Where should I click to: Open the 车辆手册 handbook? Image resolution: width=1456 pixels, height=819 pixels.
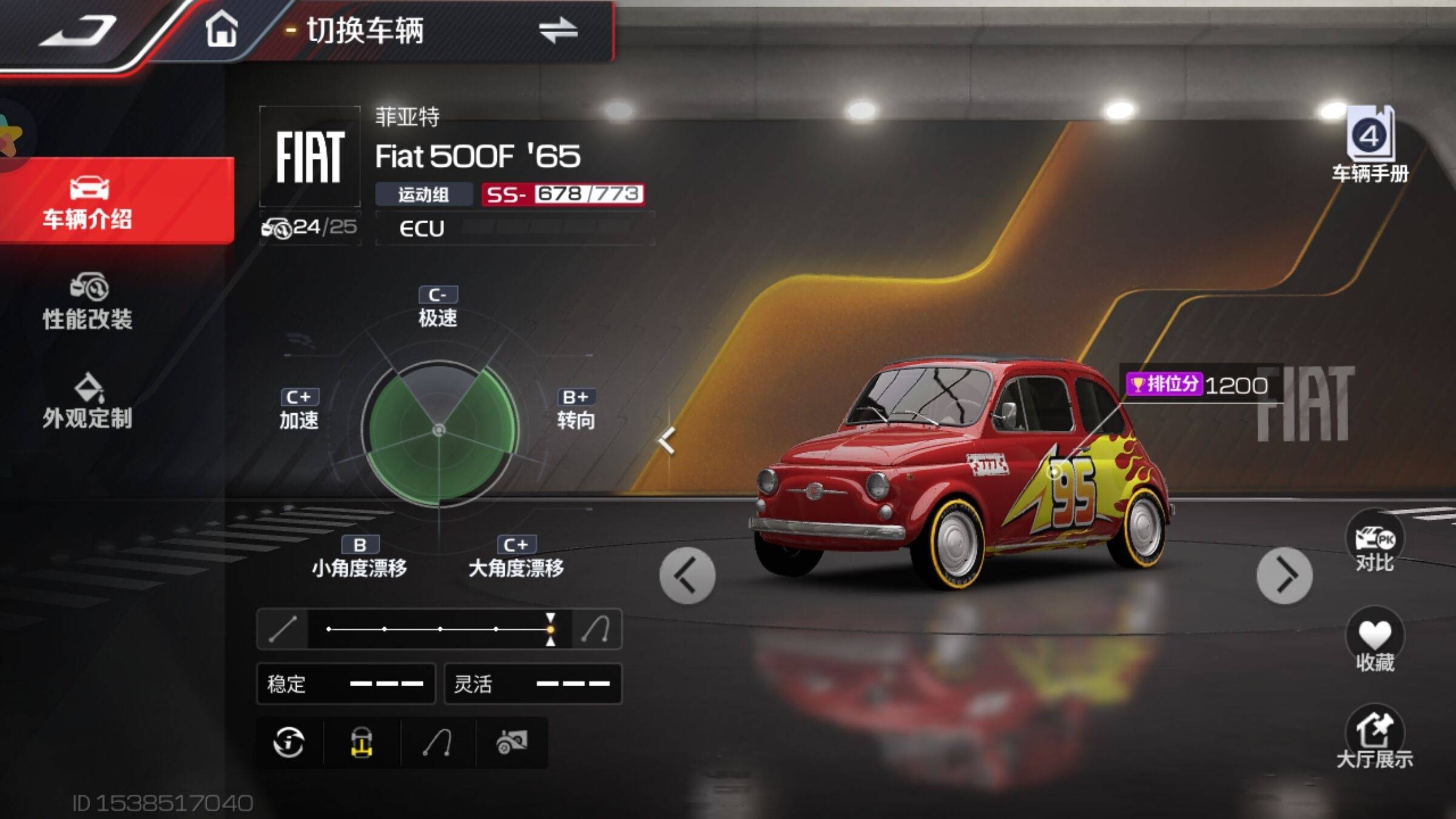1370,146
